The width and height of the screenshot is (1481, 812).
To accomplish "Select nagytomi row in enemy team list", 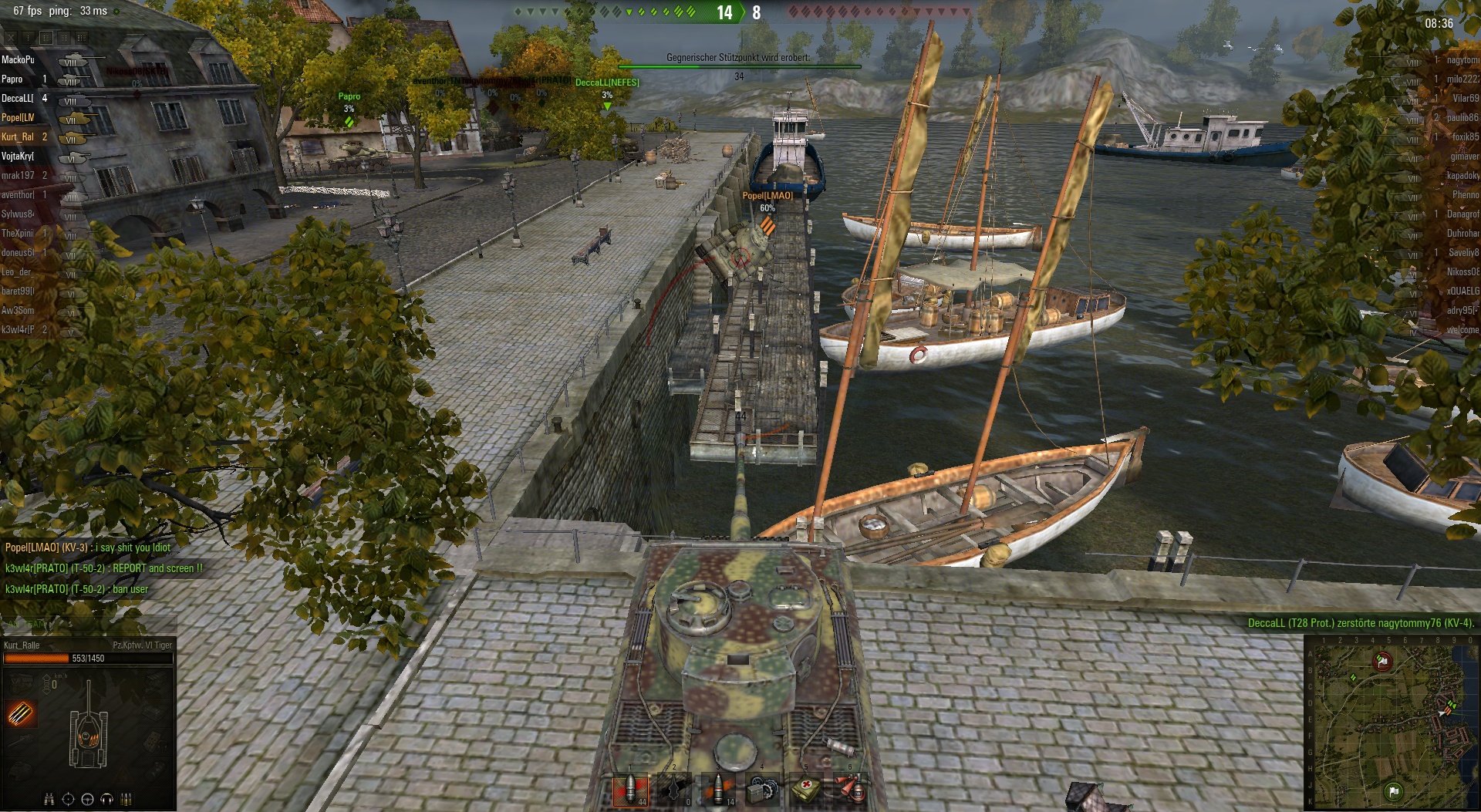I will pos(1462,60).
